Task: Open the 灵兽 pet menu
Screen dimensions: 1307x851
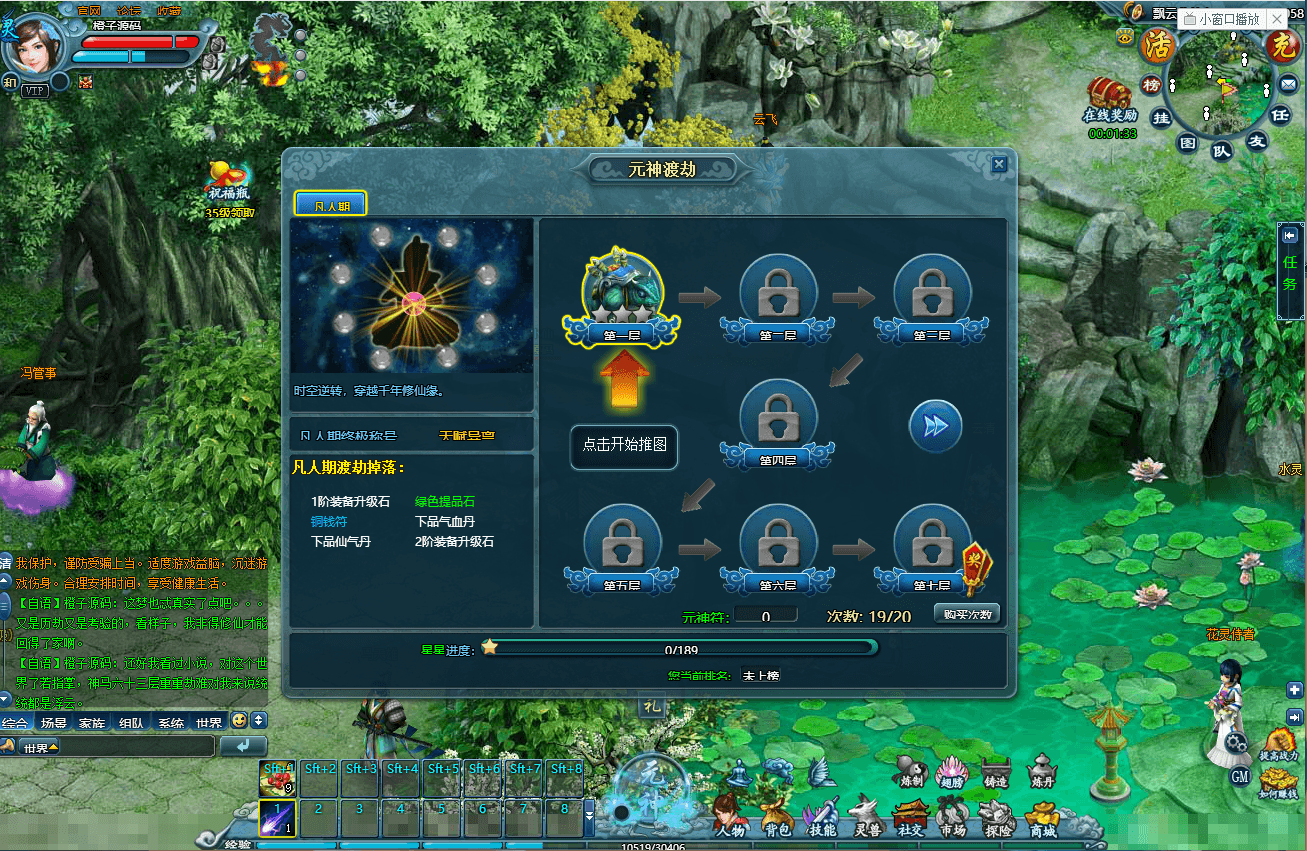Action: click(x=865, y=815)
